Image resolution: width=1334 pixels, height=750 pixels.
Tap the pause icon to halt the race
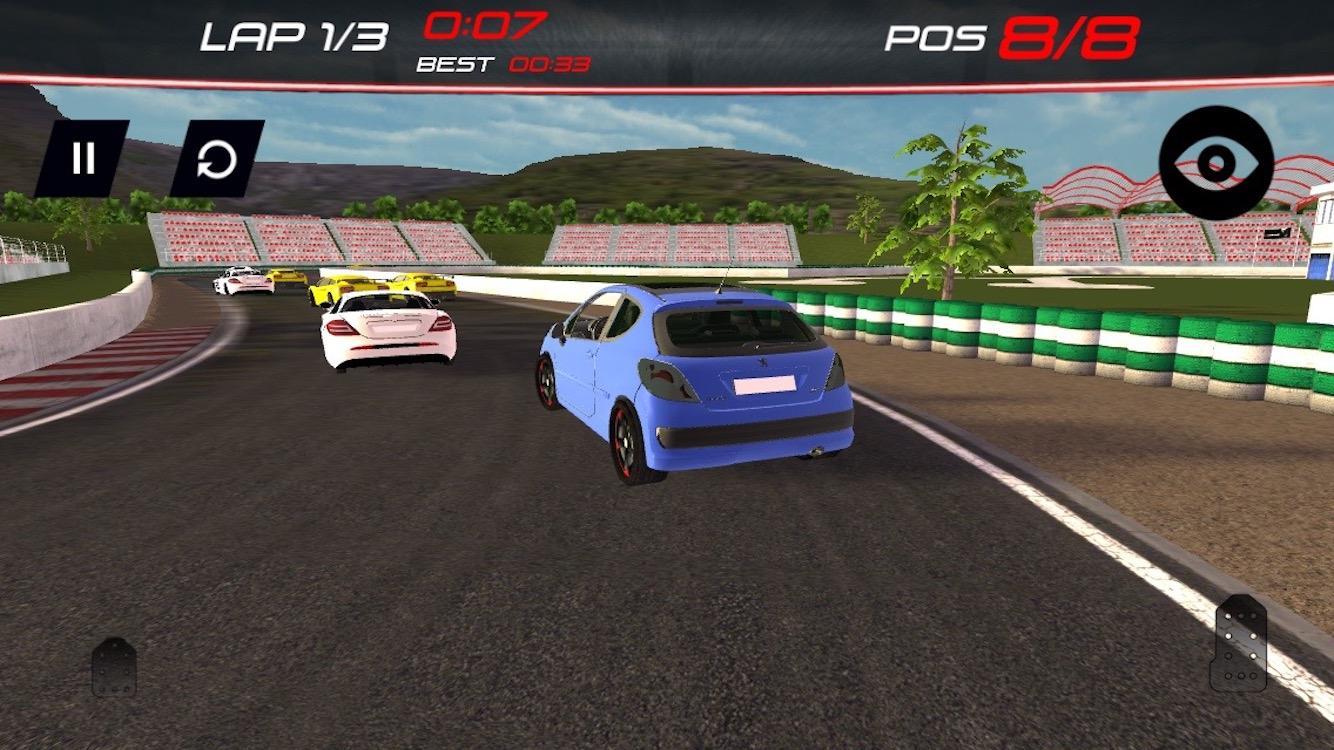click(x=85, y=155)
